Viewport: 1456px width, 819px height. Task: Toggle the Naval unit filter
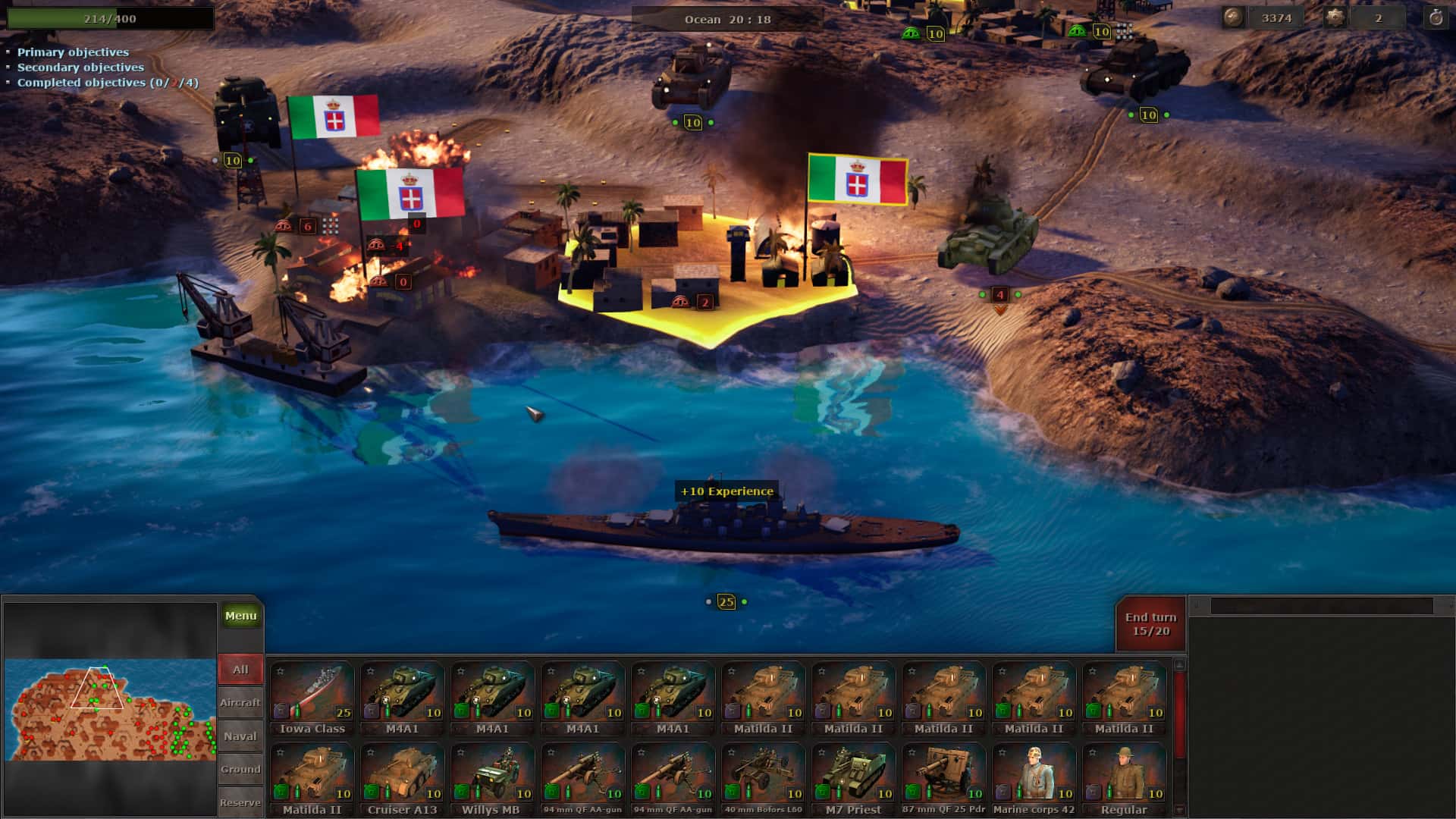coord(240,736)
